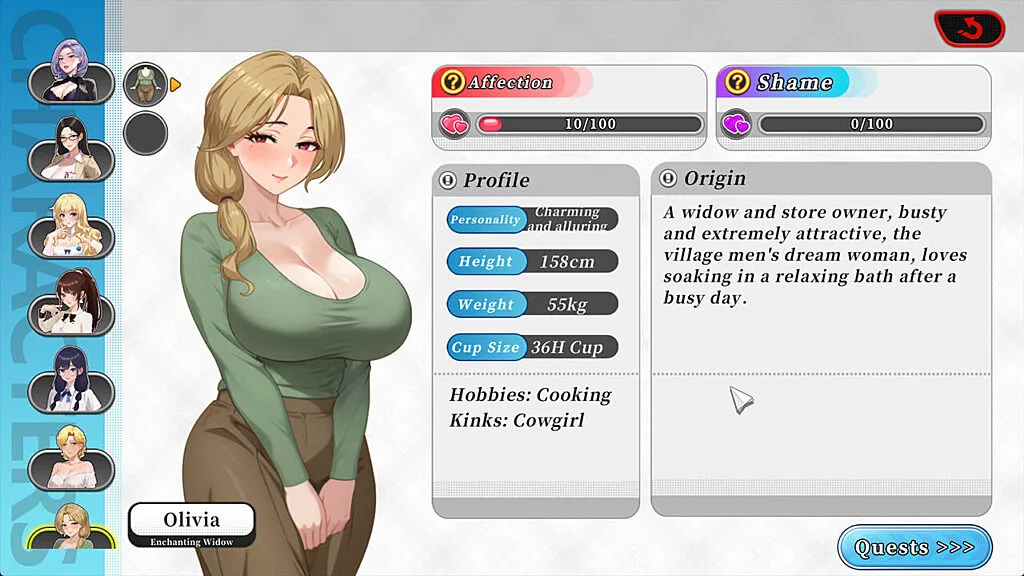Pick the brown ponytail character portrait
The image size is (1024, 576).
70,300
